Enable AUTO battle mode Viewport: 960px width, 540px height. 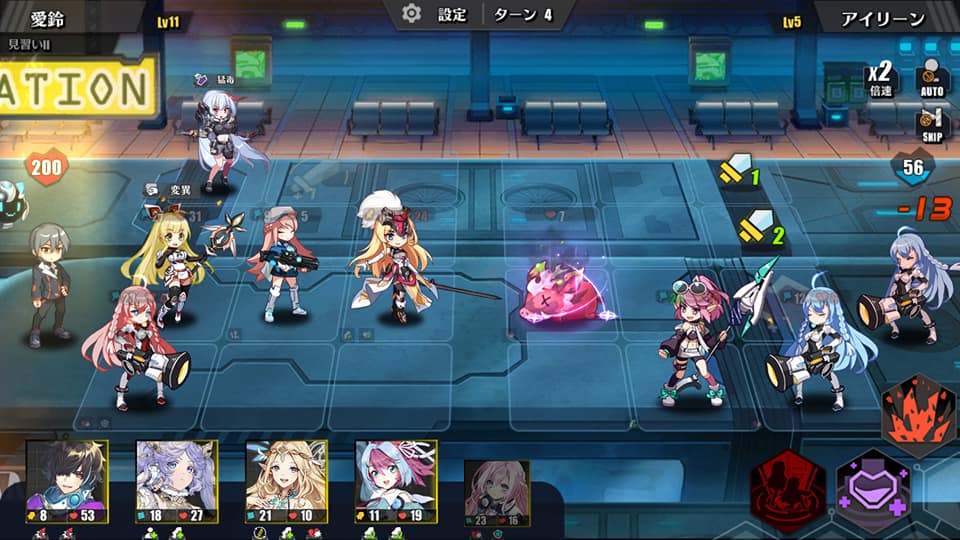coord(932,79)
